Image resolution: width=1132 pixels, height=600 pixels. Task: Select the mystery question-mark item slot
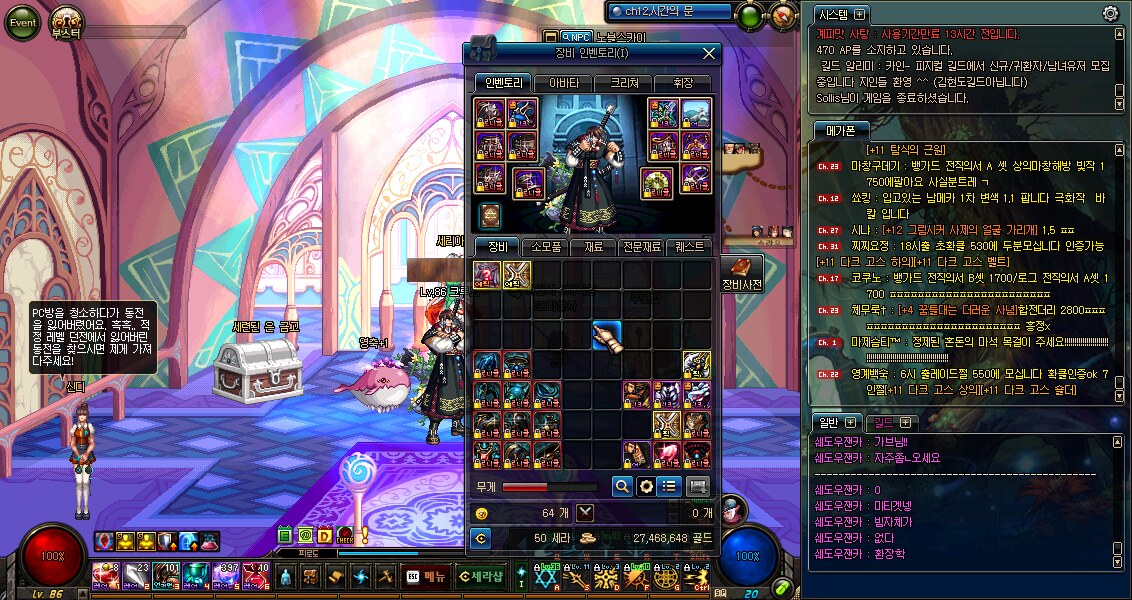coord(487,274)
